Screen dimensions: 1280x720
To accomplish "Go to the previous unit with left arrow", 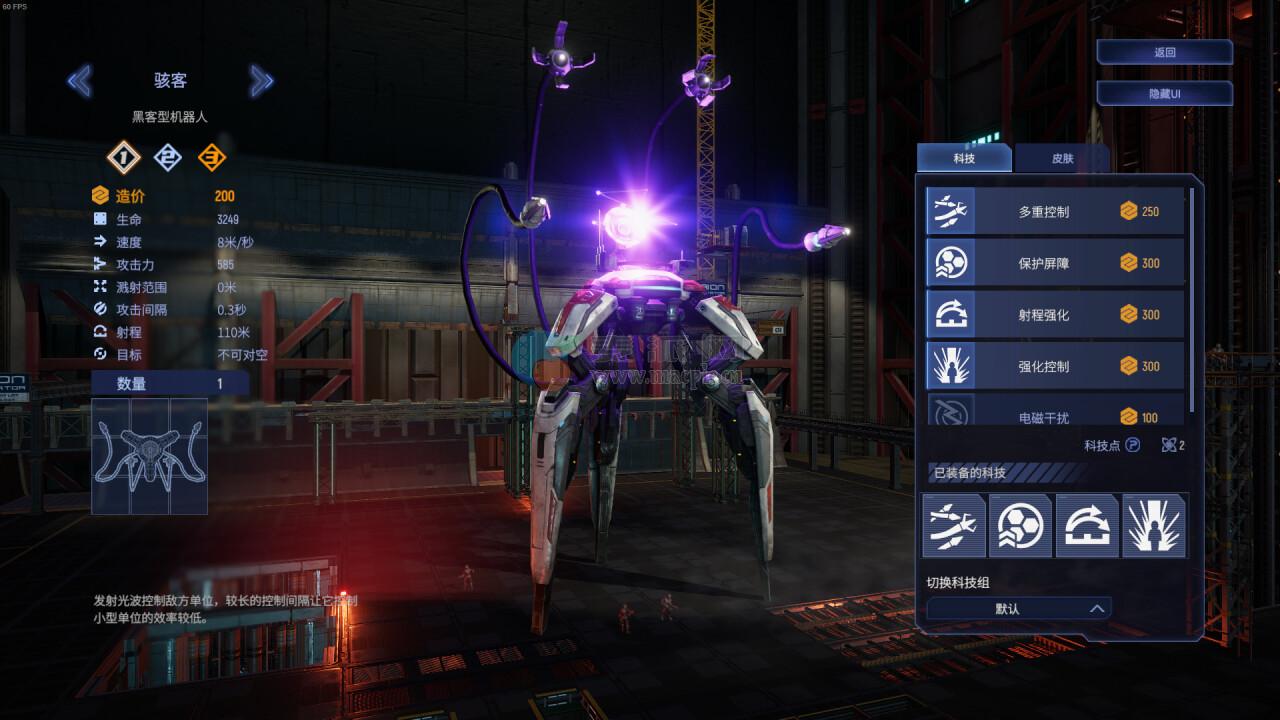I will (79, 80).
